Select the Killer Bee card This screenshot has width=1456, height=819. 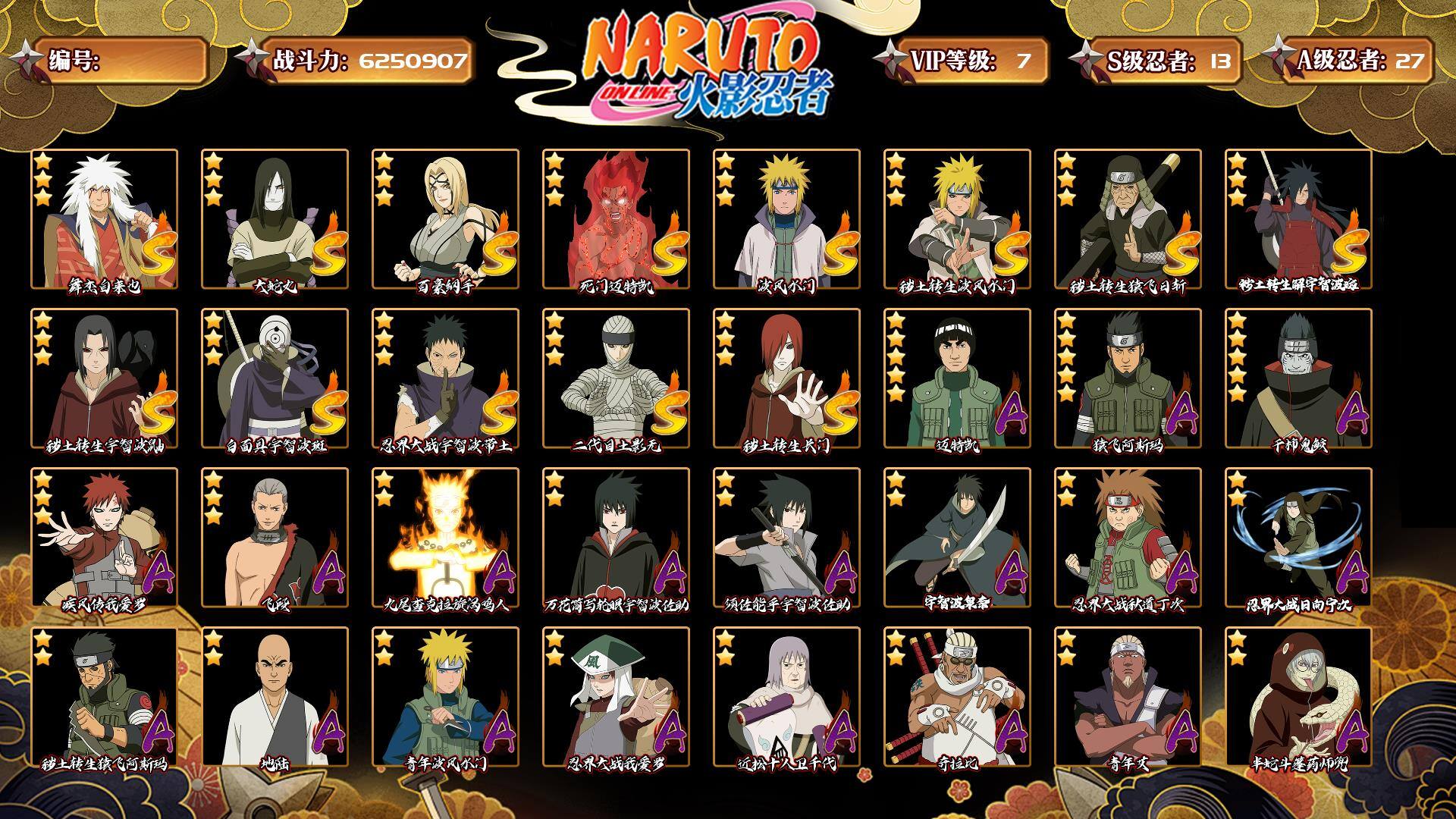click(957, 697)
